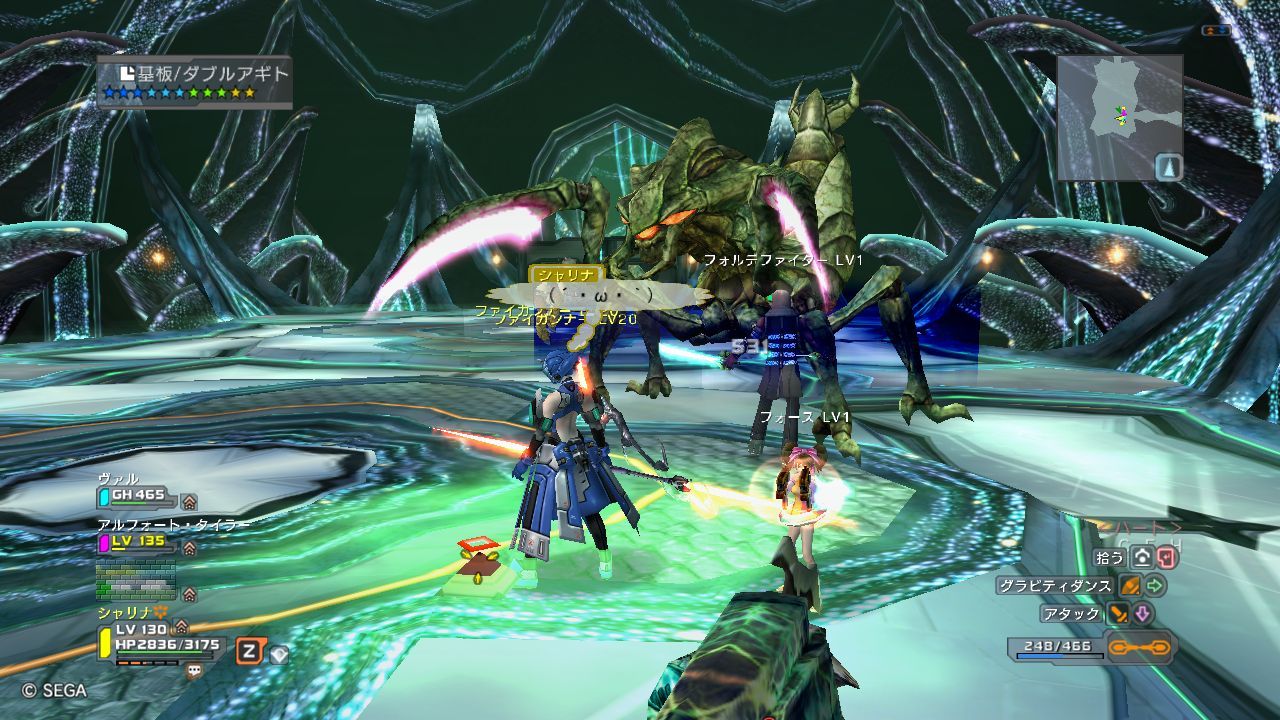Select the 基板/ダブルアギト item drop notice

(195, 82)
